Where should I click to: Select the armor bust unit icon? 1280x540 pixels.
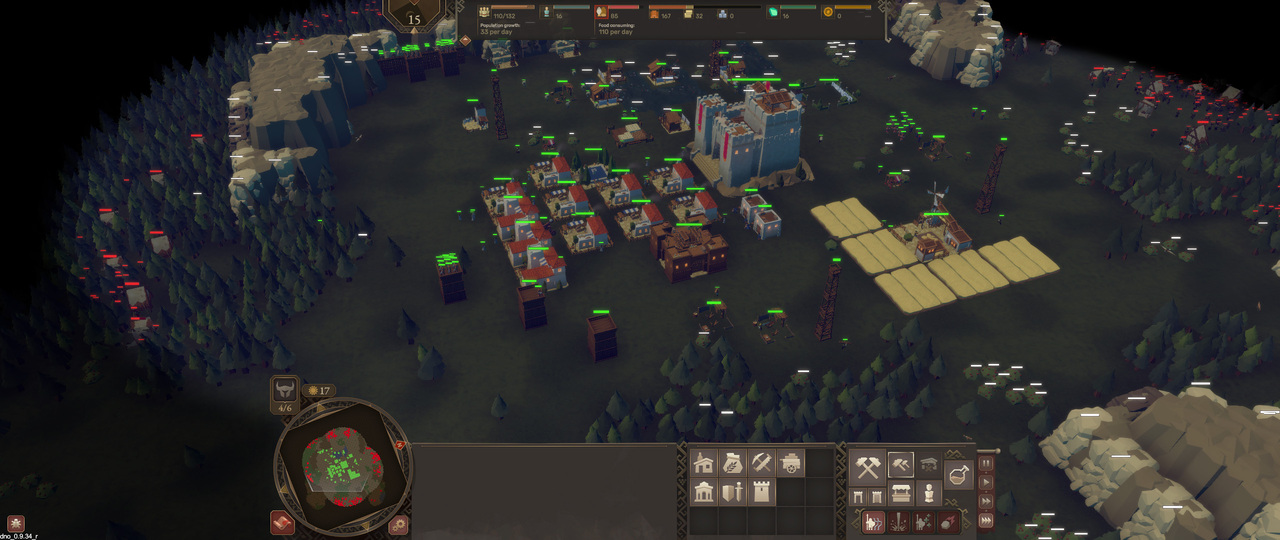click(929, 495)
